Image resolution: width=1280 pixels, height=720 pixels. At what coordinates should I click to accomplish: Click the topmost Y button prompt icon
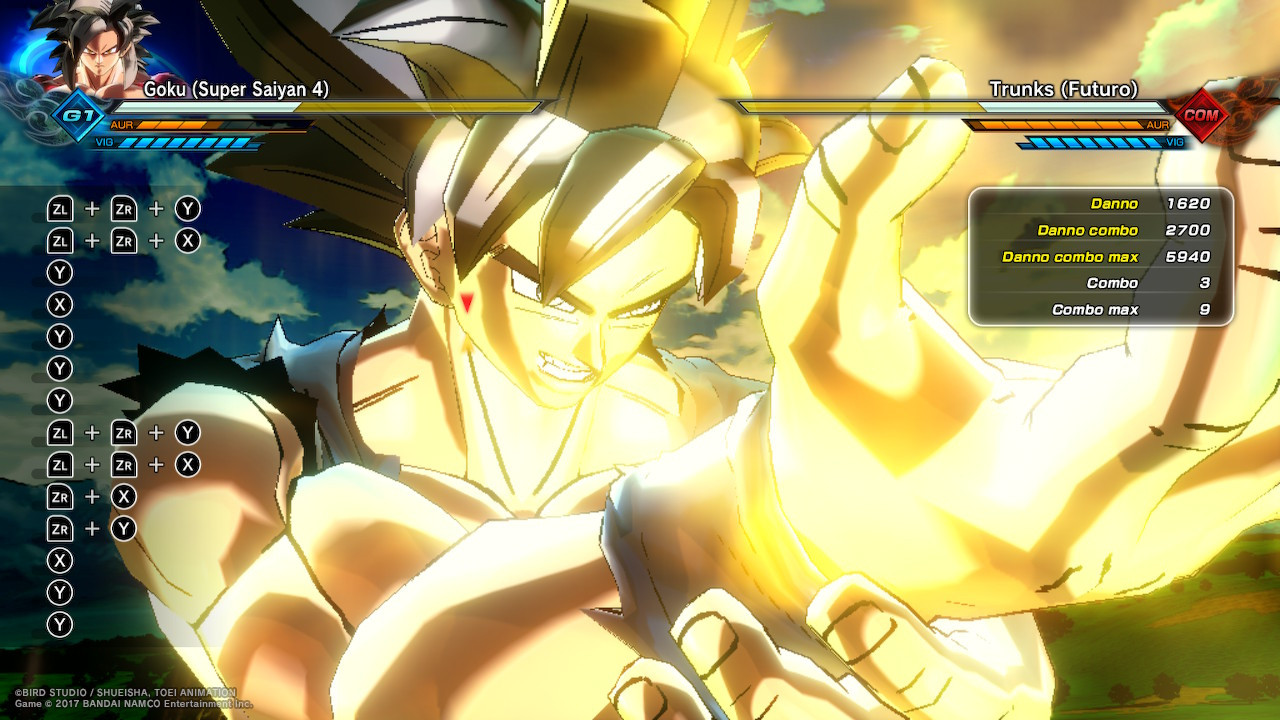pos(59,271)
